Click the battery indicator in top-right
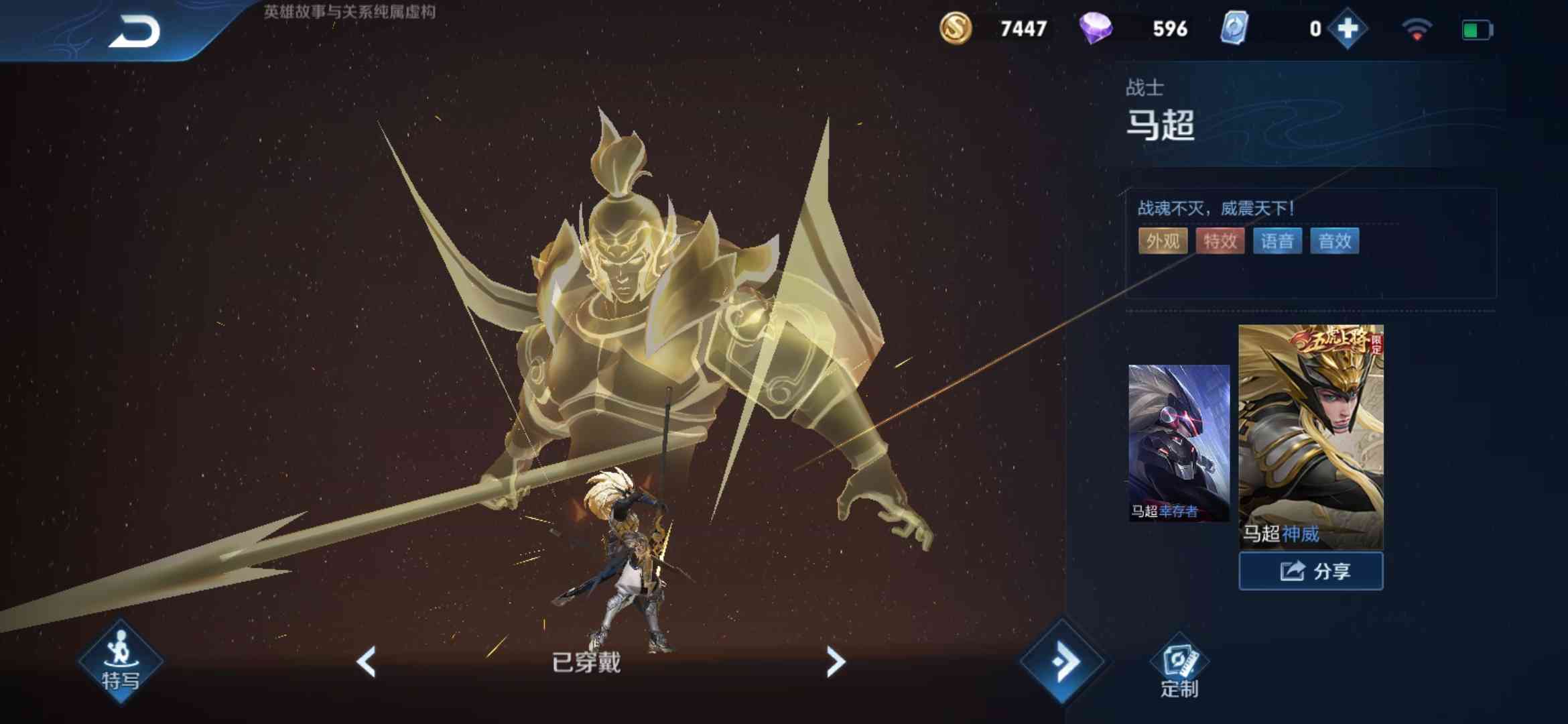Viewport: 1568px width, 724px height. click(x=1477, y=29)
